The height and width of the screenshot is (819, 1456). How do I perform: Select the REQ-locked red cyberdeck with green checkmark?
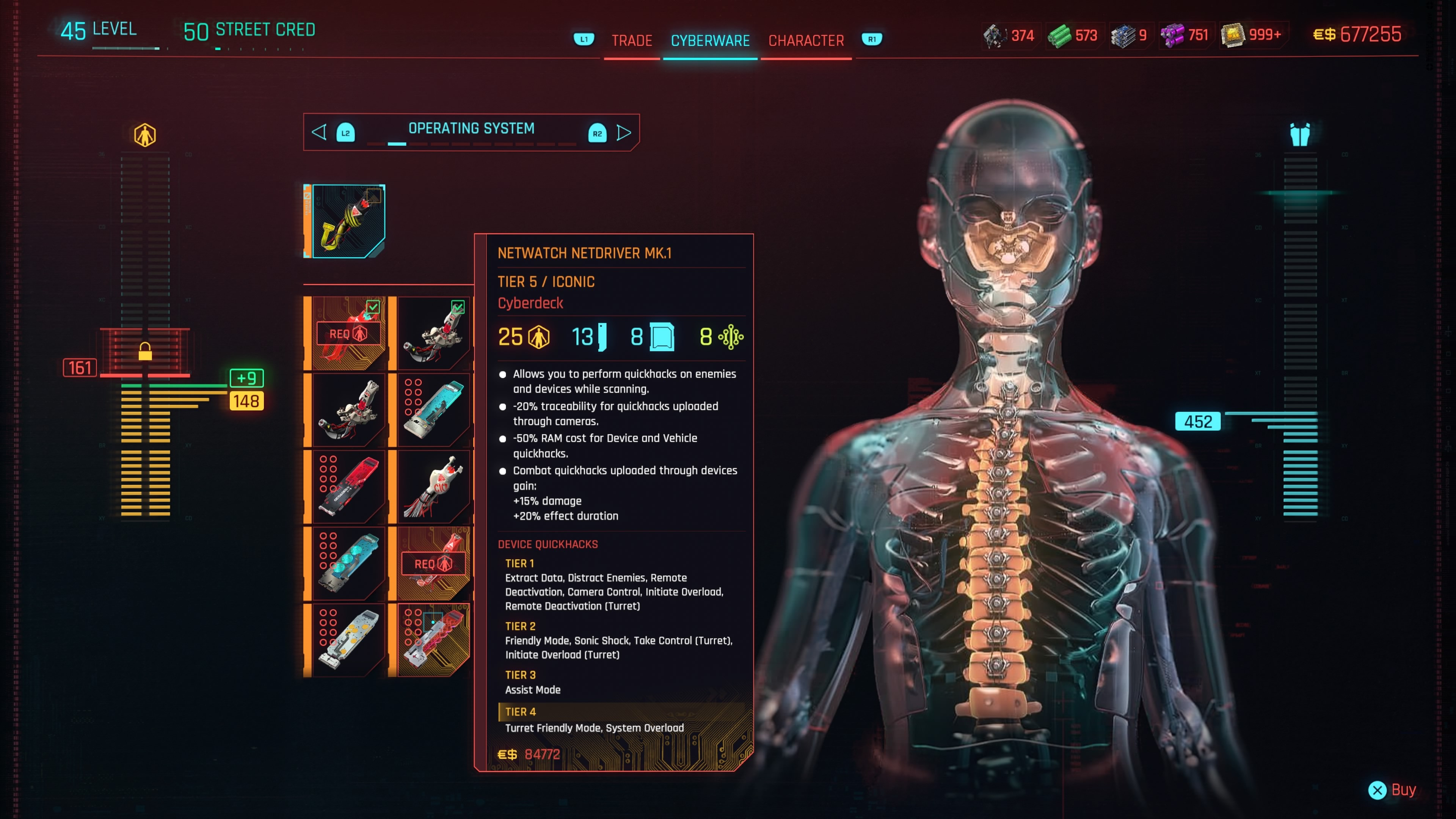click(348, 334)
